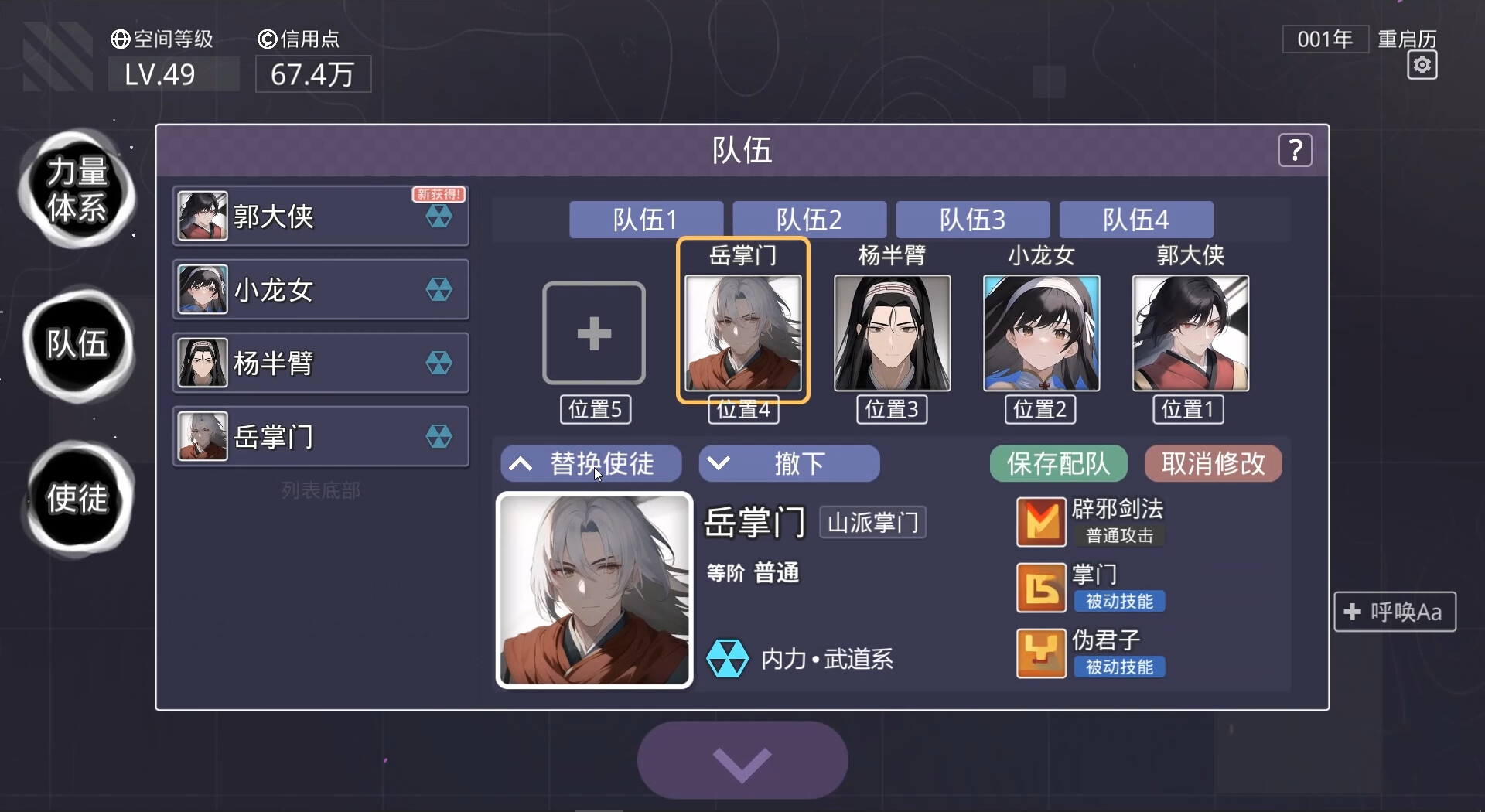Screen dimensions: 1485x812
Task: Click the 内力·武道系 attribute hexagon icon
Action: [728, 658]
